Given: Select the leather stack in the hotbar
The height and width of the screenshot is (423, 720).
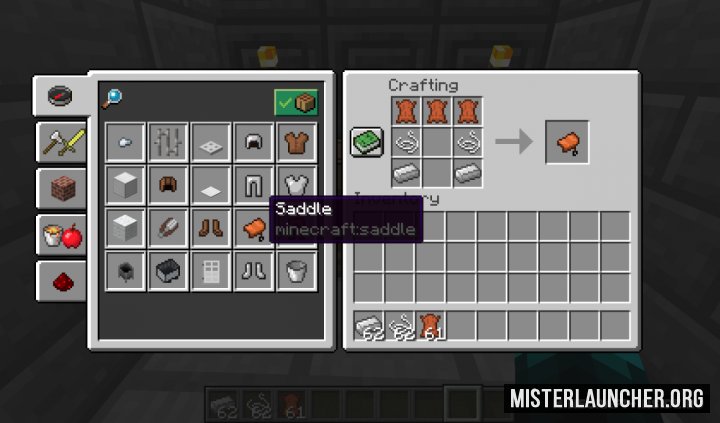Looking at the screenshot, I should click(x=434, y=326).
